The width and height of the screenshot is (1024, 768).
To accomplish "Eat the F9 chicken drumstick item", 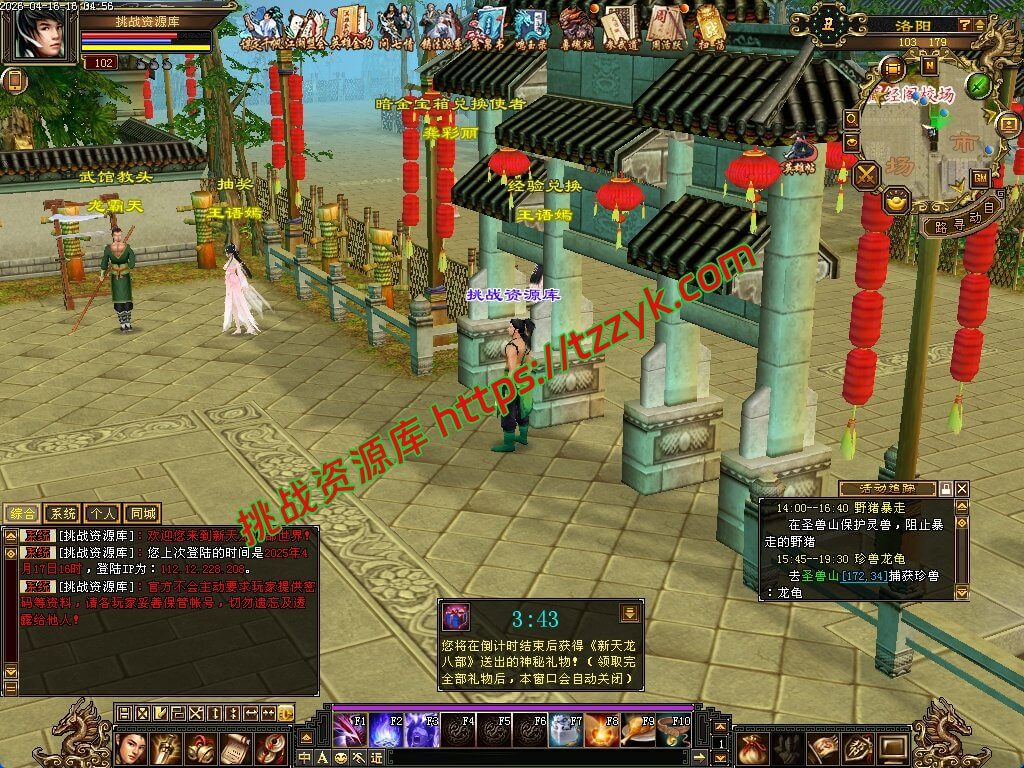I will (638, 731).
